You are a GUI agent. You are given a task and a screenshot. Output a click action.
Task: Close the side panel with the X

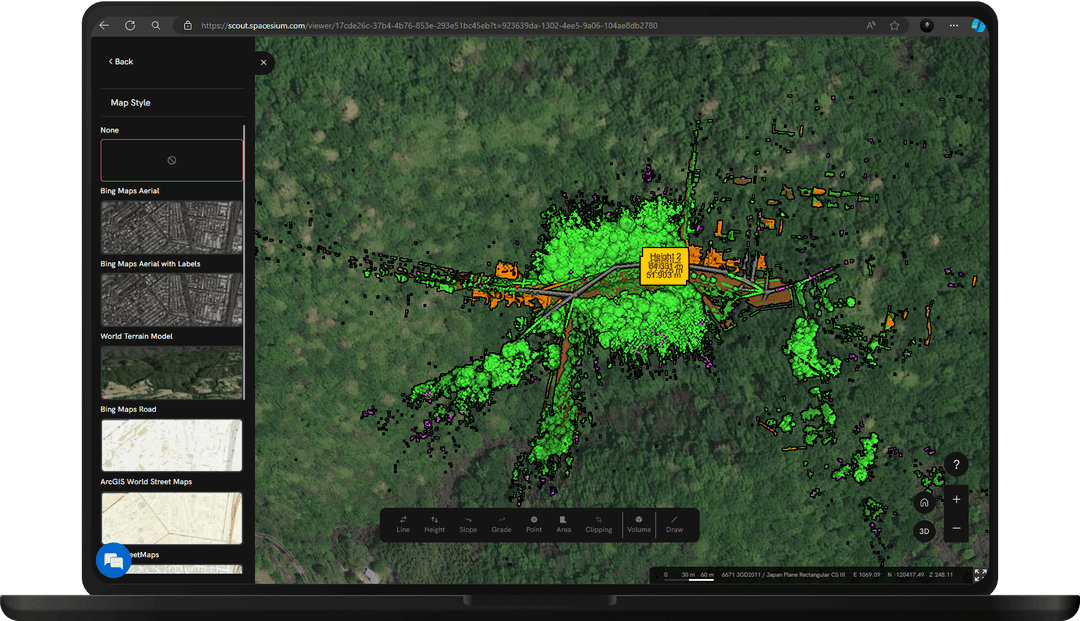pyautogui.click(x=264, y=62)
